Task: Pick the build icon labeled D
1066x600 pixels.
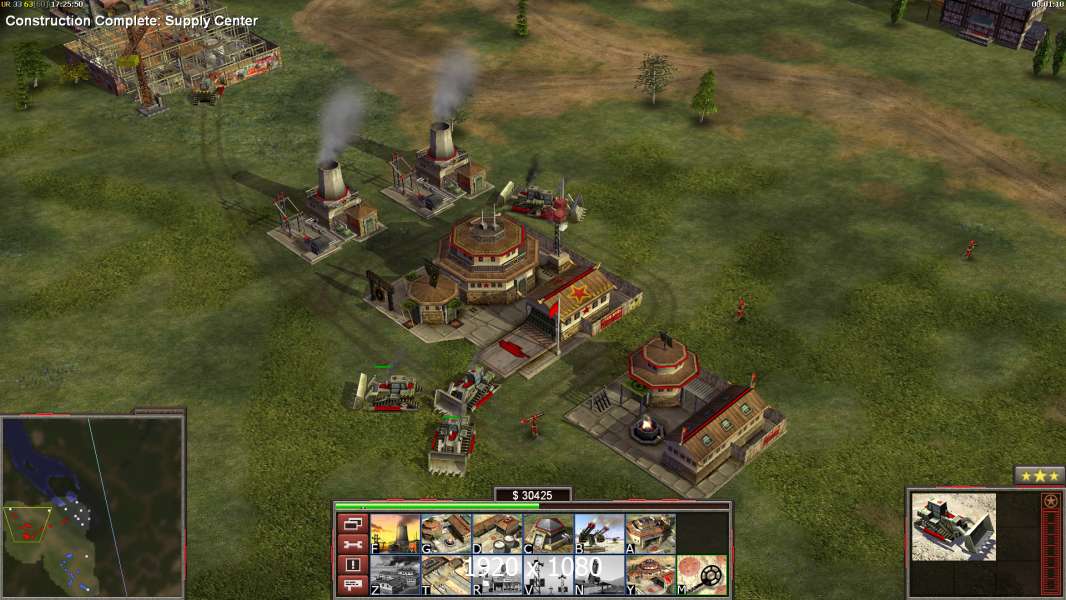Action: click(x=497, y=533)
